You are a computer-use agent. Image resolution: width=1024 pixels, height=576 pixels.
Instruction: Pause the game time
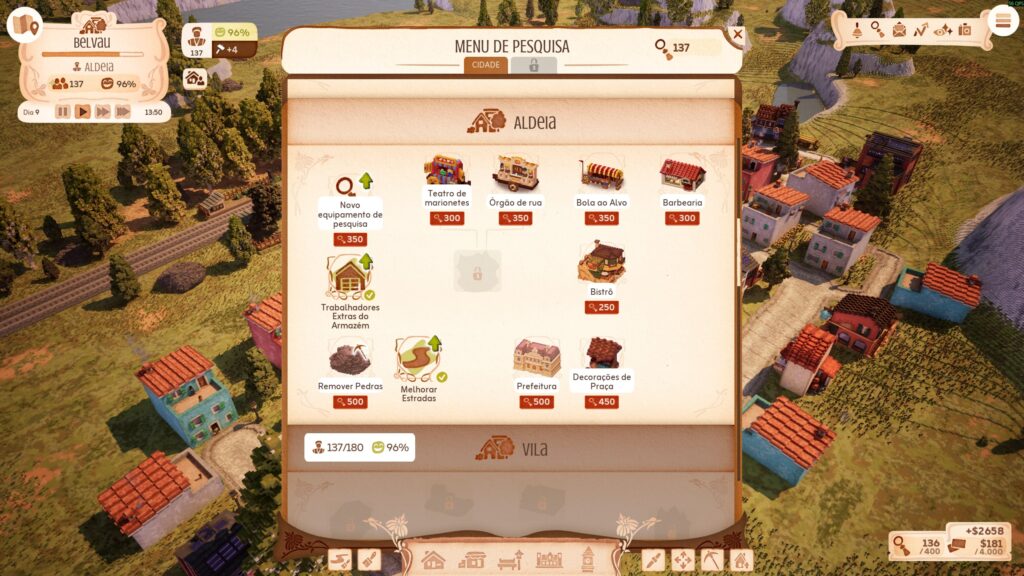pos(63,112)
